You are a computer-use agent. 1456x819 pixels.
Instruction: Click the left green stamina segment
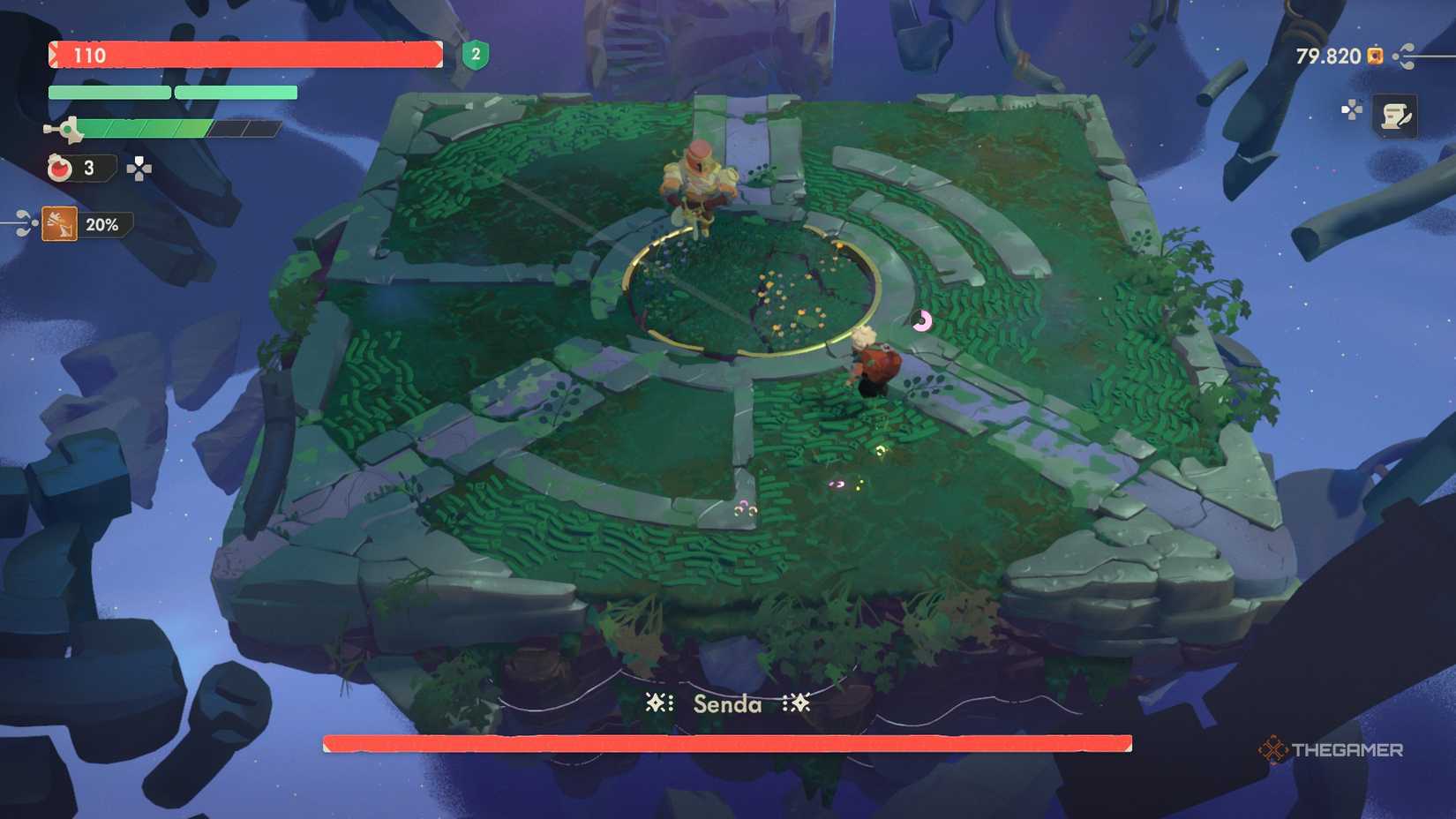(109, 92)
